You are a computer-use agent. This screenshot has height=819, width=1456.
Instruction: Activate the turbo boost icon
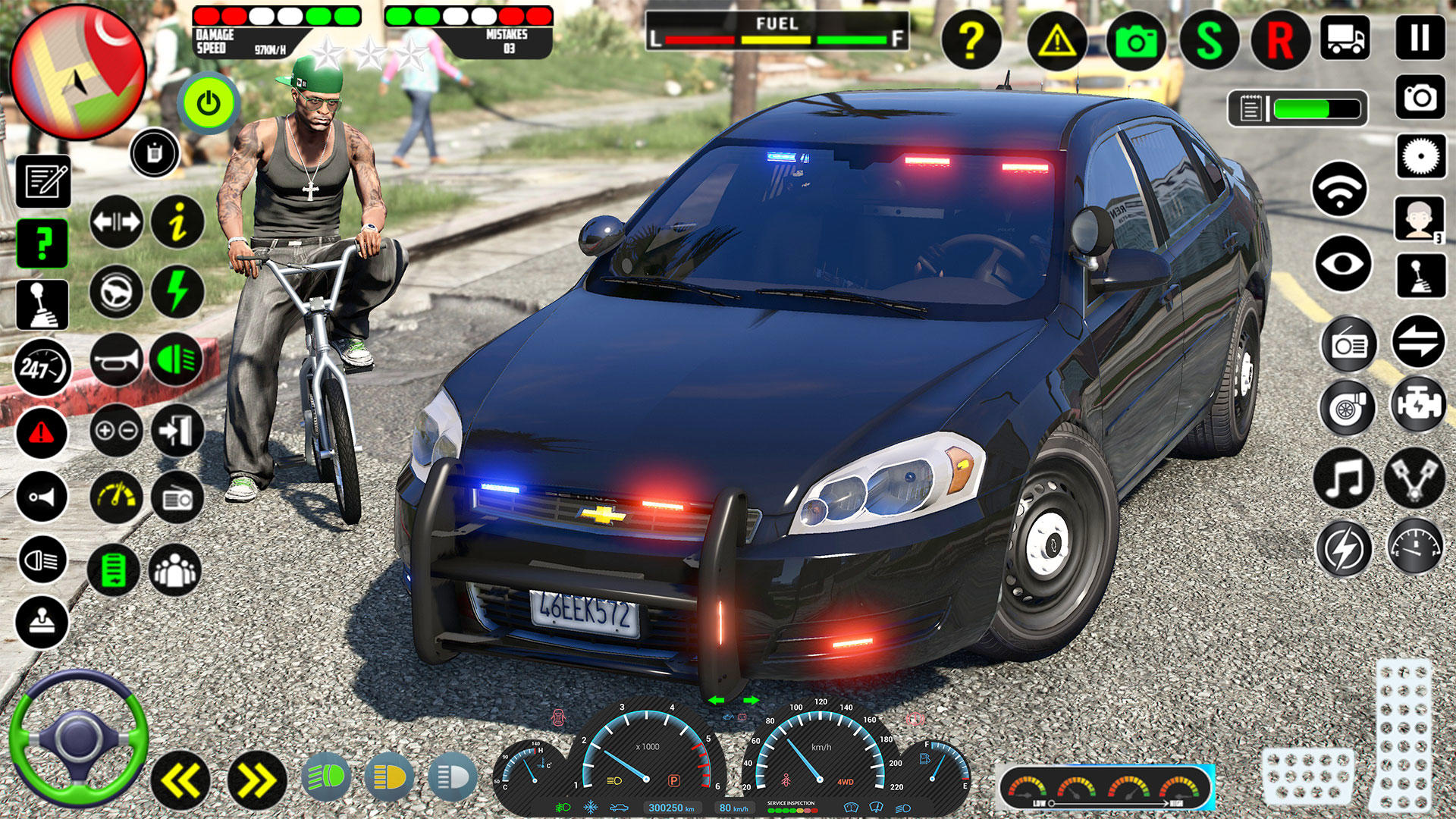click(1349, 408)
